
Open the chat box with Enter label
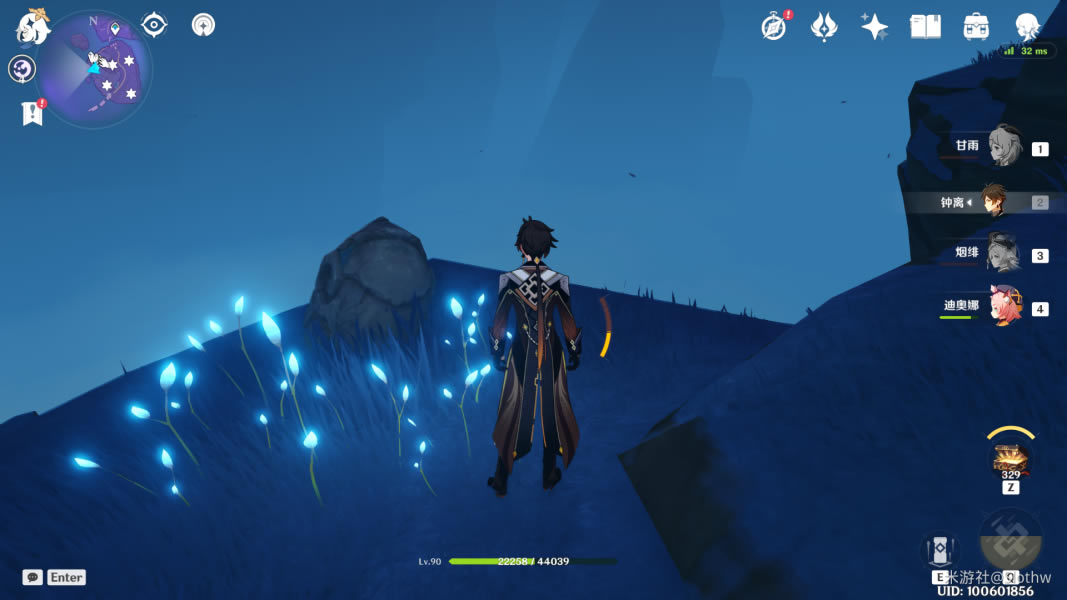pos(54,577)
